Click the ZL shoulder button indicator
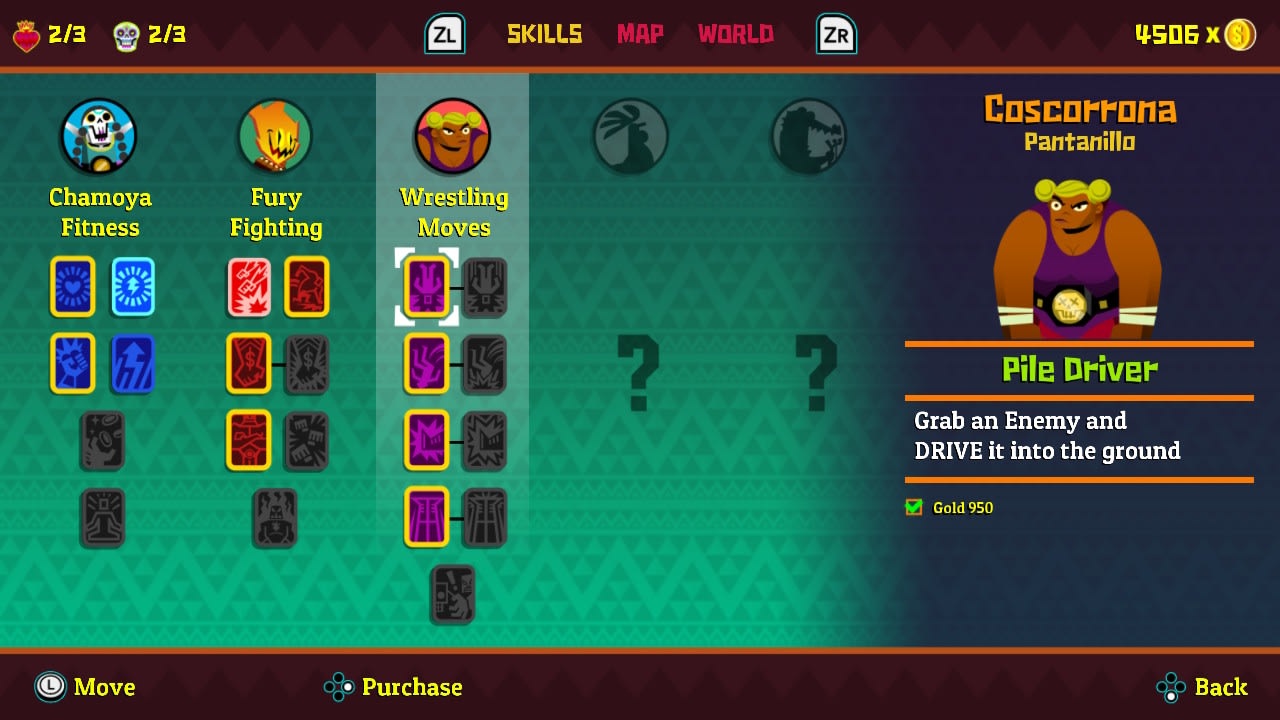 pyautogui.click(x=444, y=33)
